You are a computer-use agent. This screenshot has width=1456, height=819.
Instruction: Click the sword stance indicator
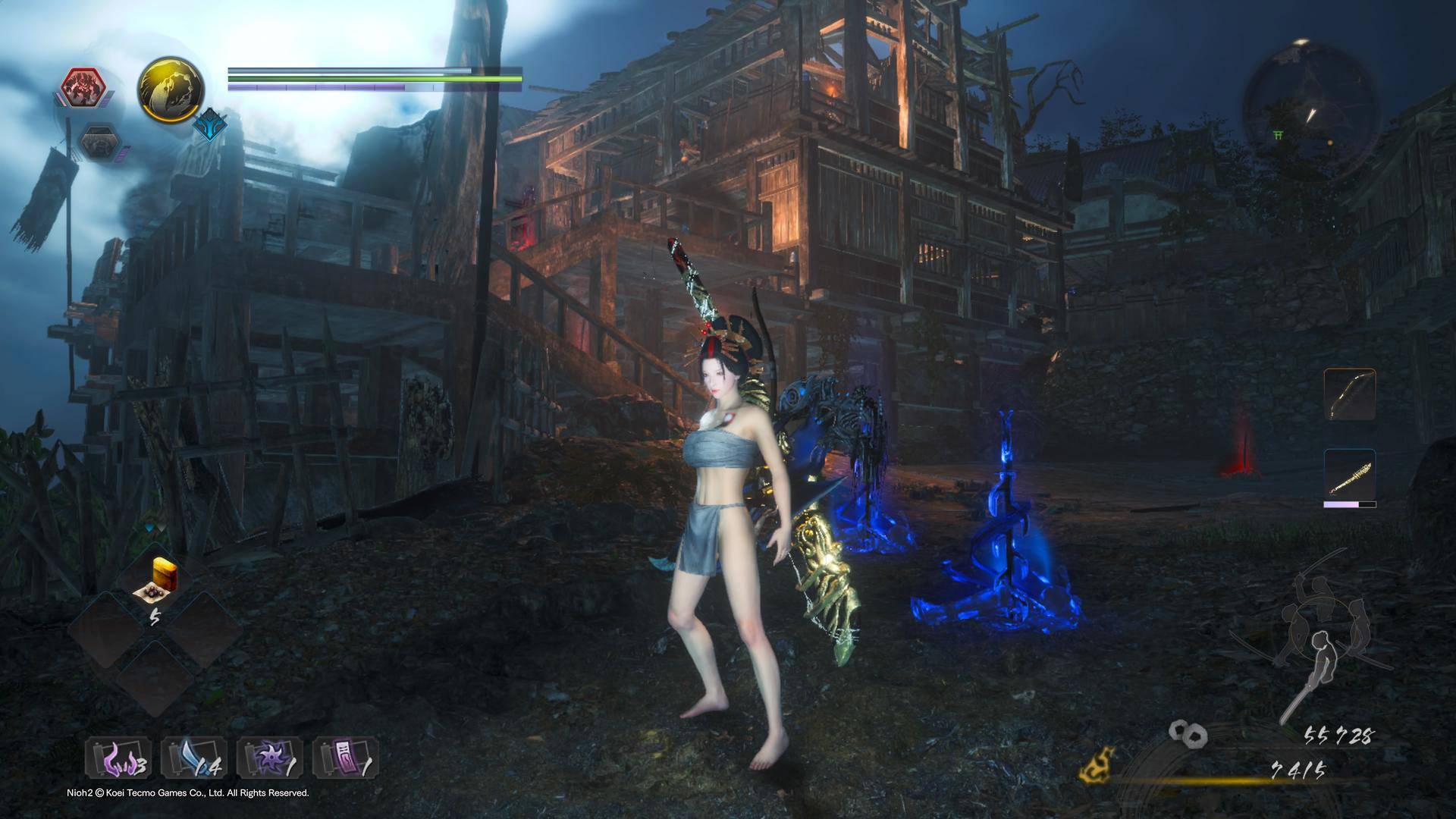(x=1313, y=652)
